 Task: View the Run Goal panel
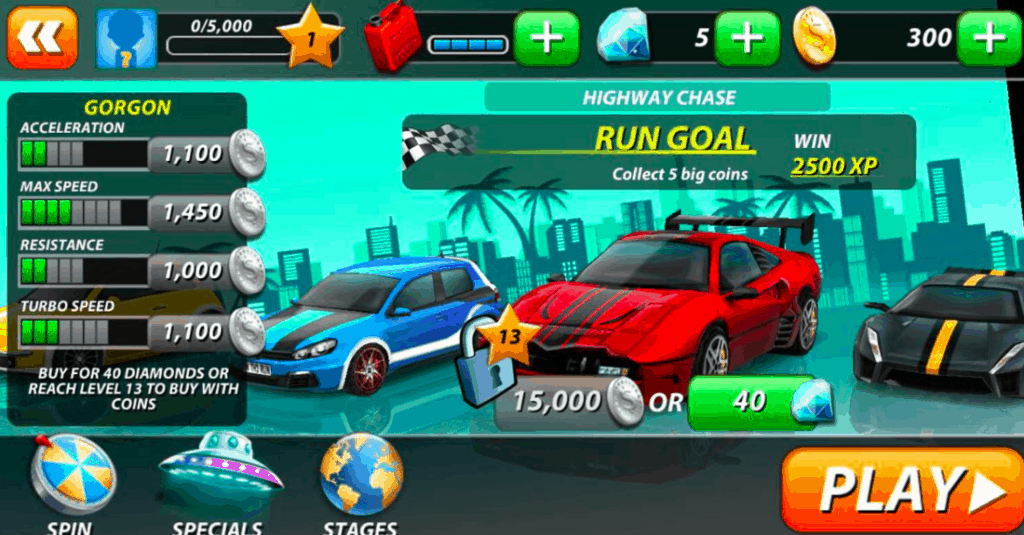658,152
